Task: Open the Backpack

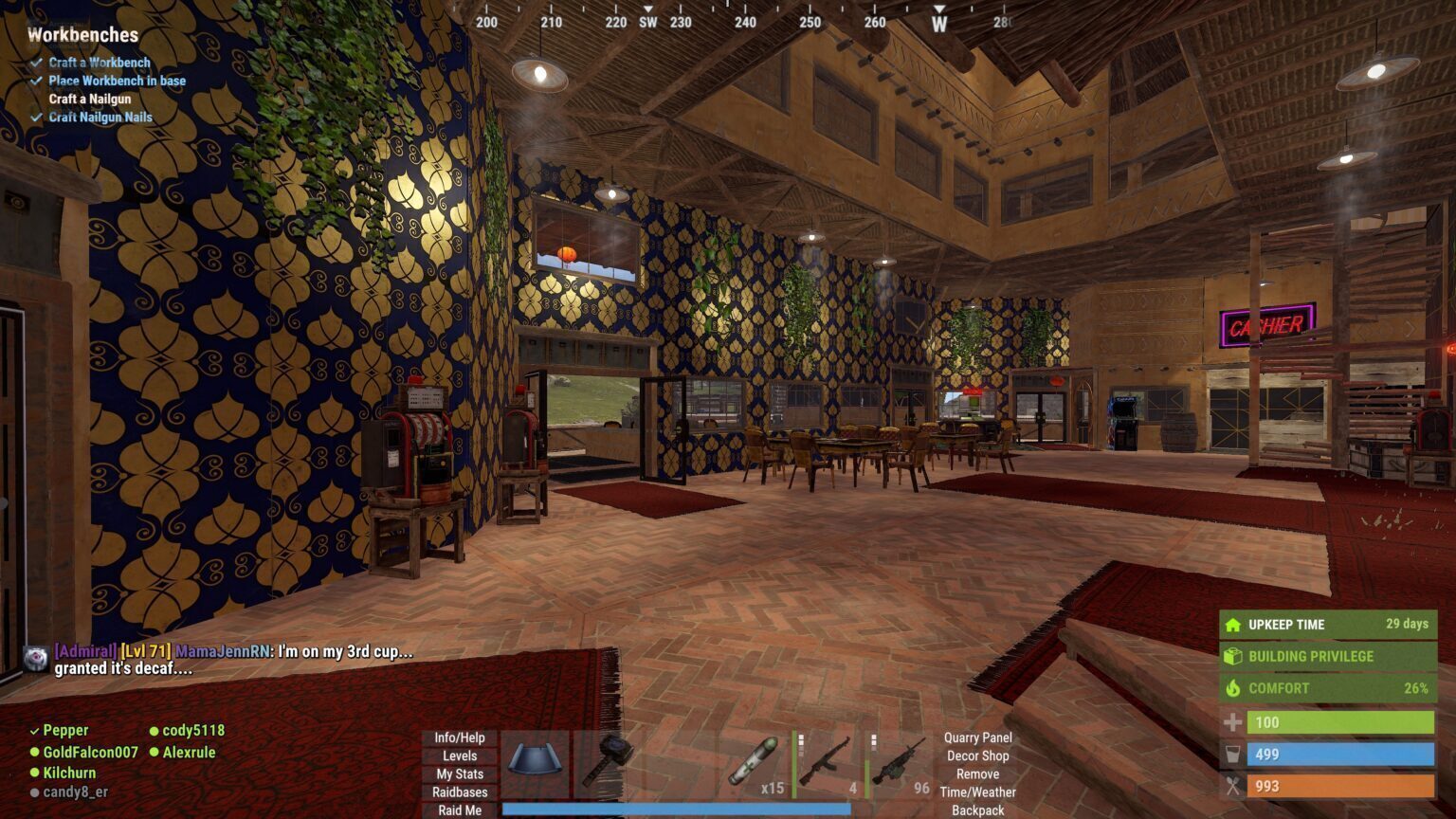Action: 977,810
